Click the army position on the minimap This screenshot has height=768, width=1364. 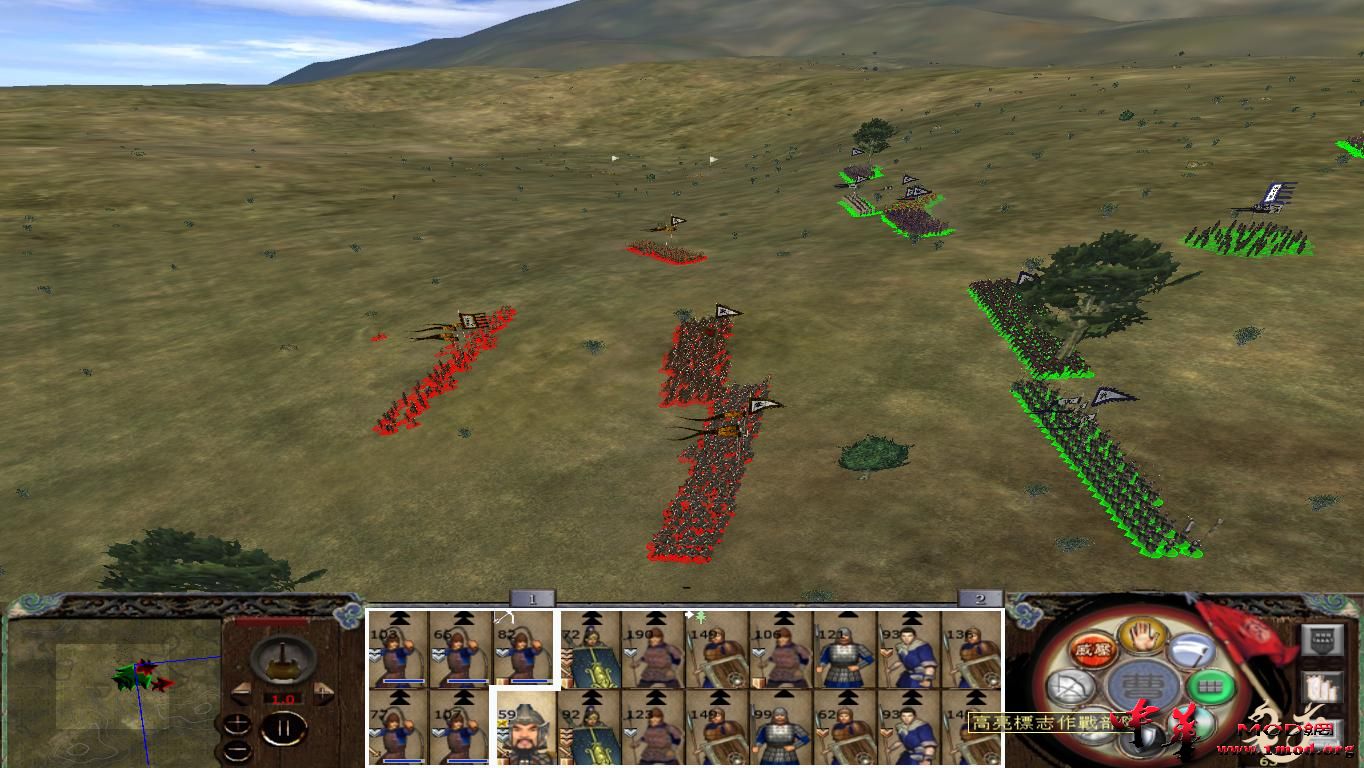137,674
